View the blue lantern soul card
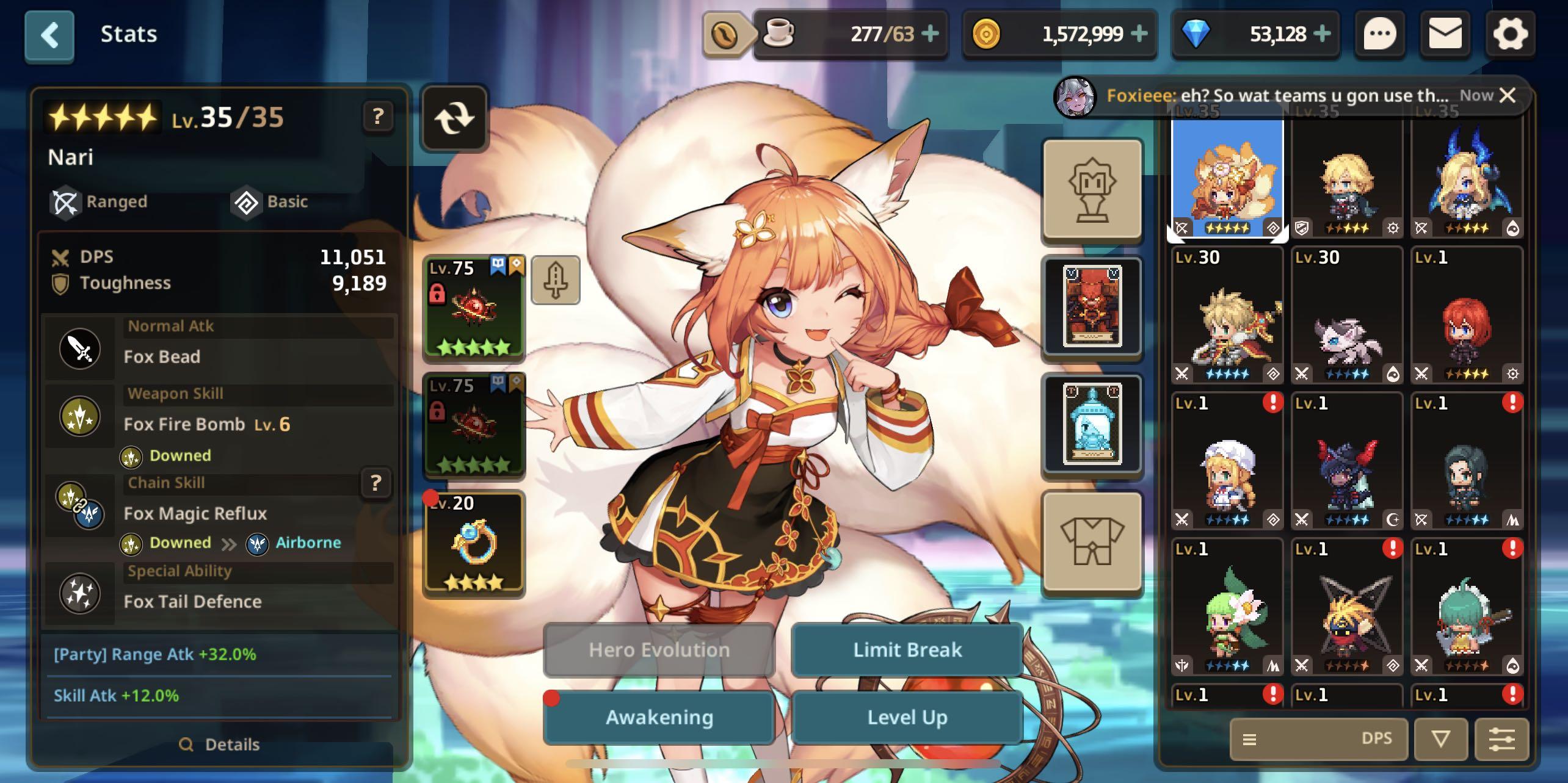 coord(1092,424)
